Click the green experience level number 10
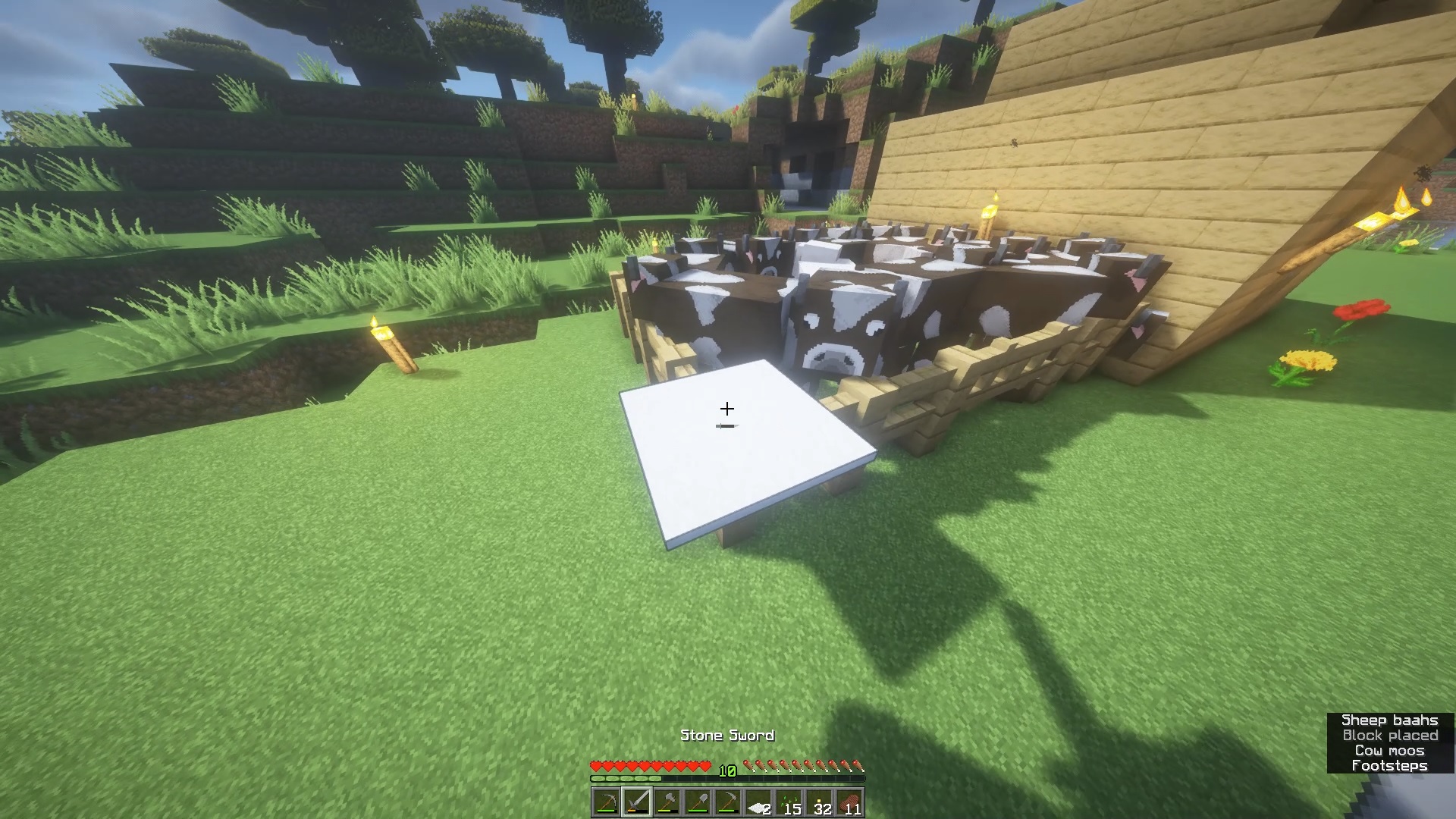Screen dimensions: 1456x819 pyautogui.click(x=726, y=770)
